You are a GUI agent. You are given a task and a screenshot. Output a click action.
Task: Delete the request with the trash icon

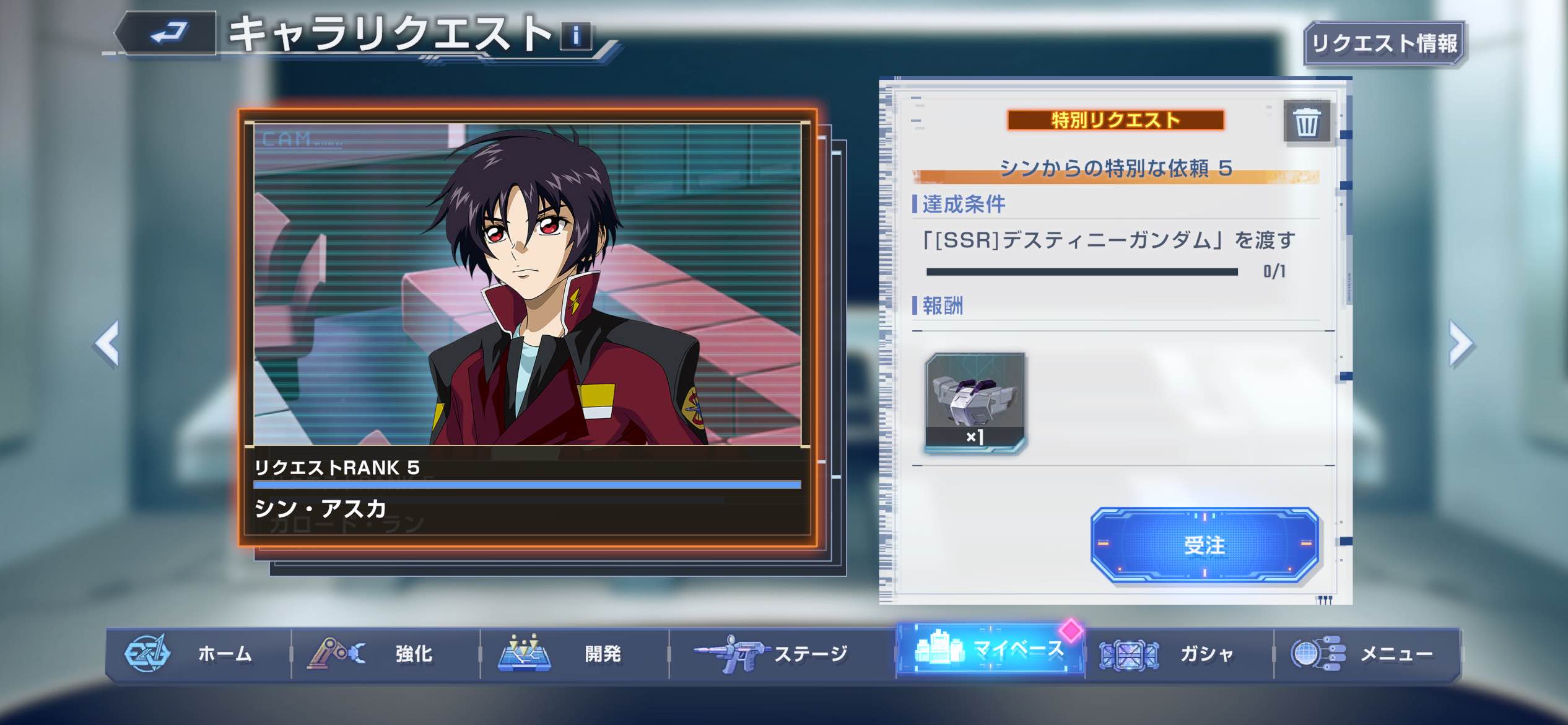(1307, 122)
